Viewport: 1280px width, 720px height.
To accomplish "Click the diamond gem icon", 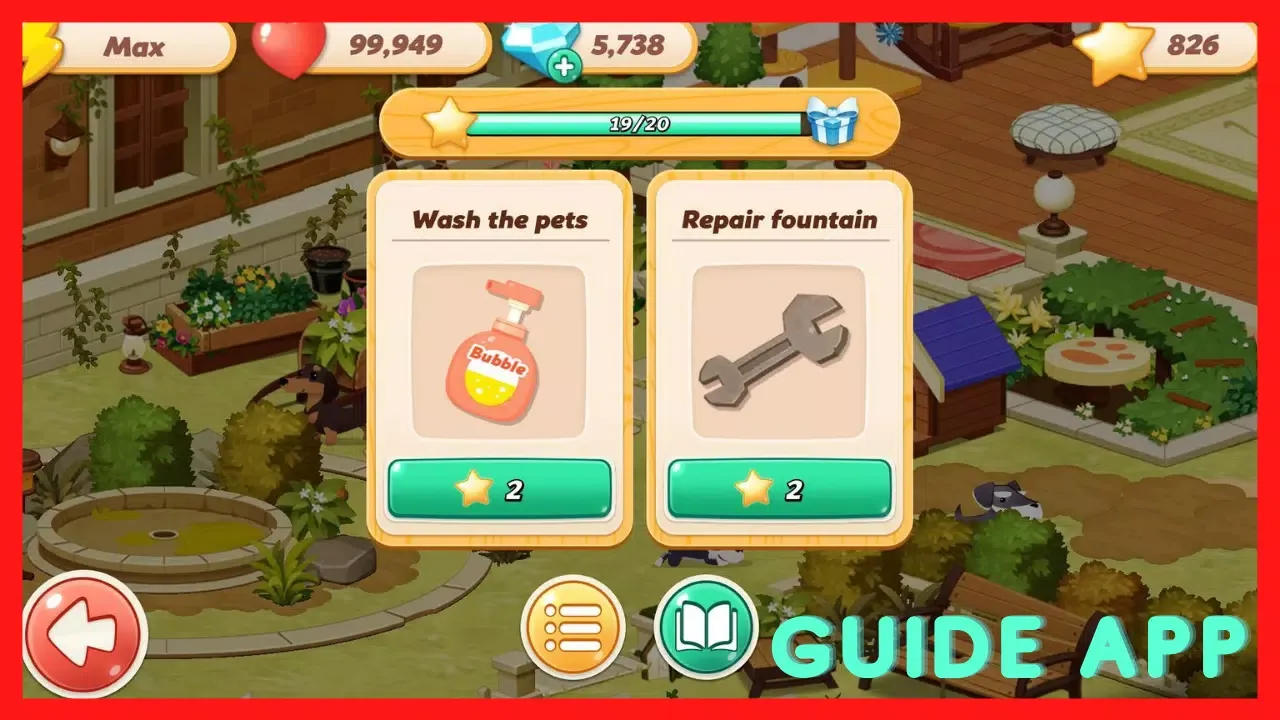I will (x=540, y=42).
